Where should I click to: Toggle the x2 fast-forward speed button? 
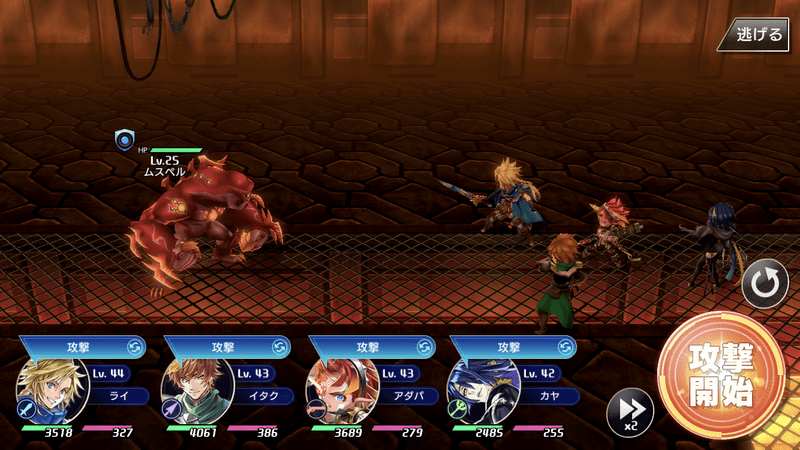pos(630,410)
